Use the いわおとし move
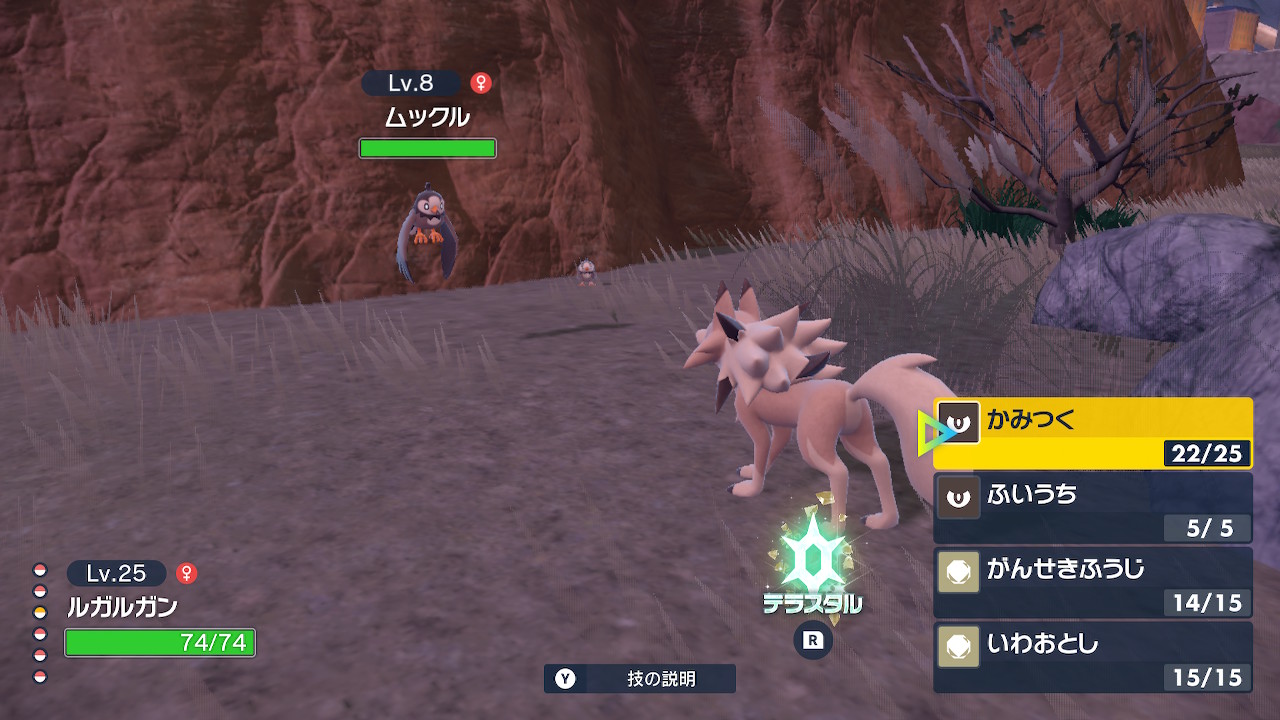This screenshot has width=1280, height=720. (x=1092, y=656)
